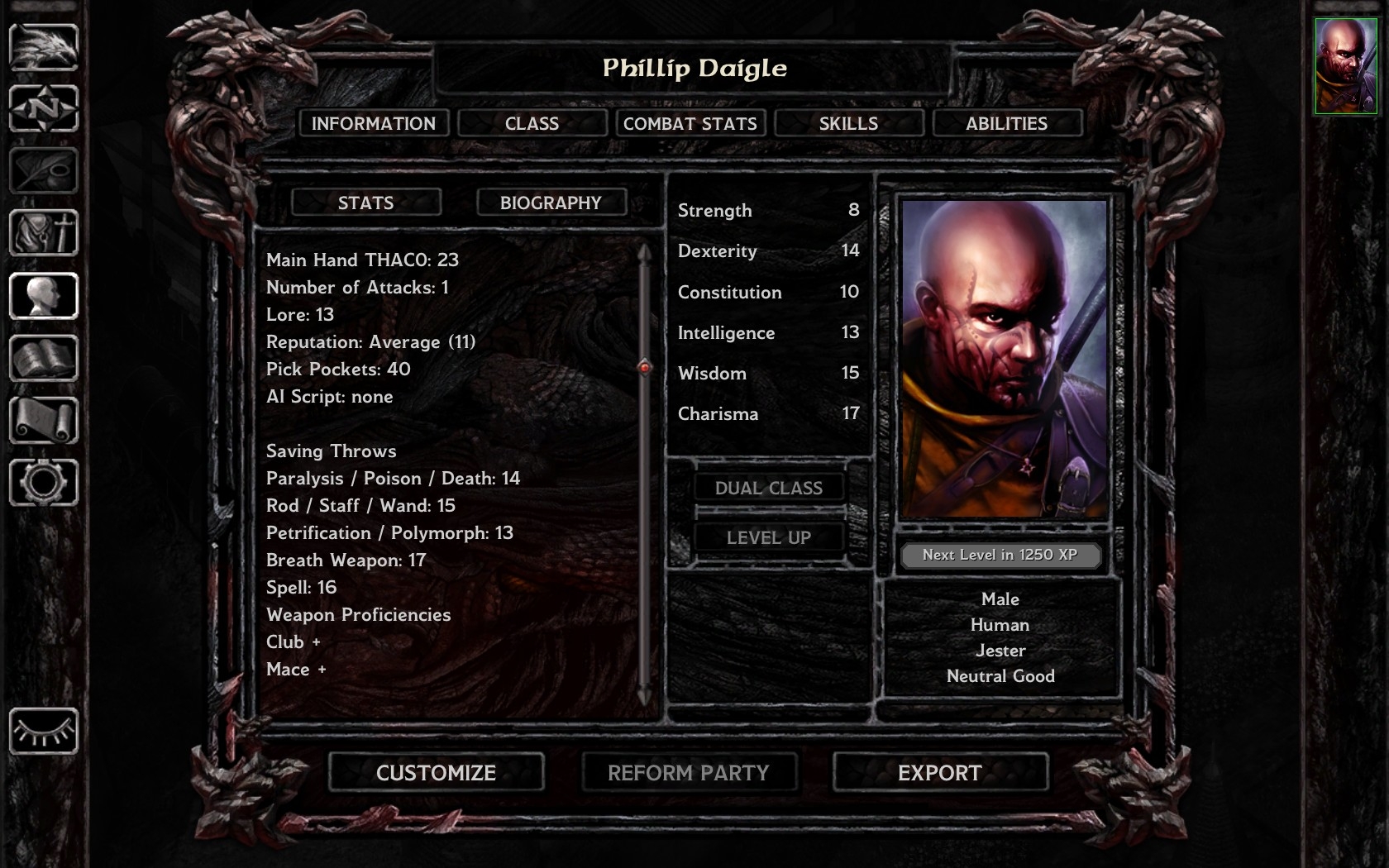Open the Information tab
Screen dimensions: 1389x868
(x=373, y=123)
